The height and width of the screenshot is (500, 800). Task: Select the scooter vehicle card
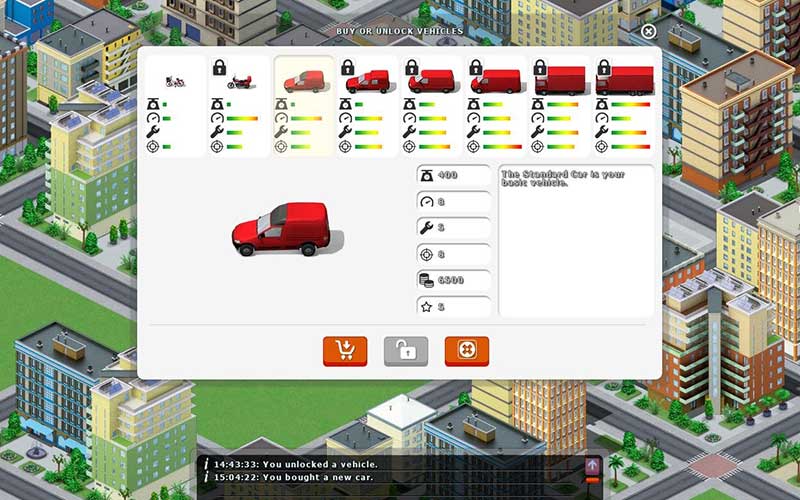click(x=175, y=106)
